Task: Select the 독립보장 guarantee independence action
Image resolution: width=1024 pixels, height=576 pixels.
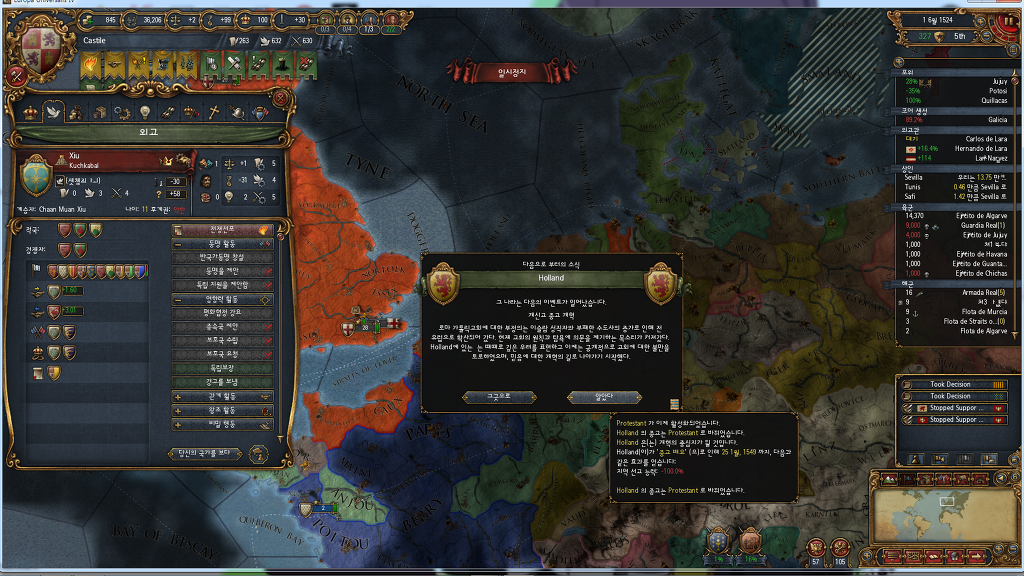Action: [x=222, y=368]
